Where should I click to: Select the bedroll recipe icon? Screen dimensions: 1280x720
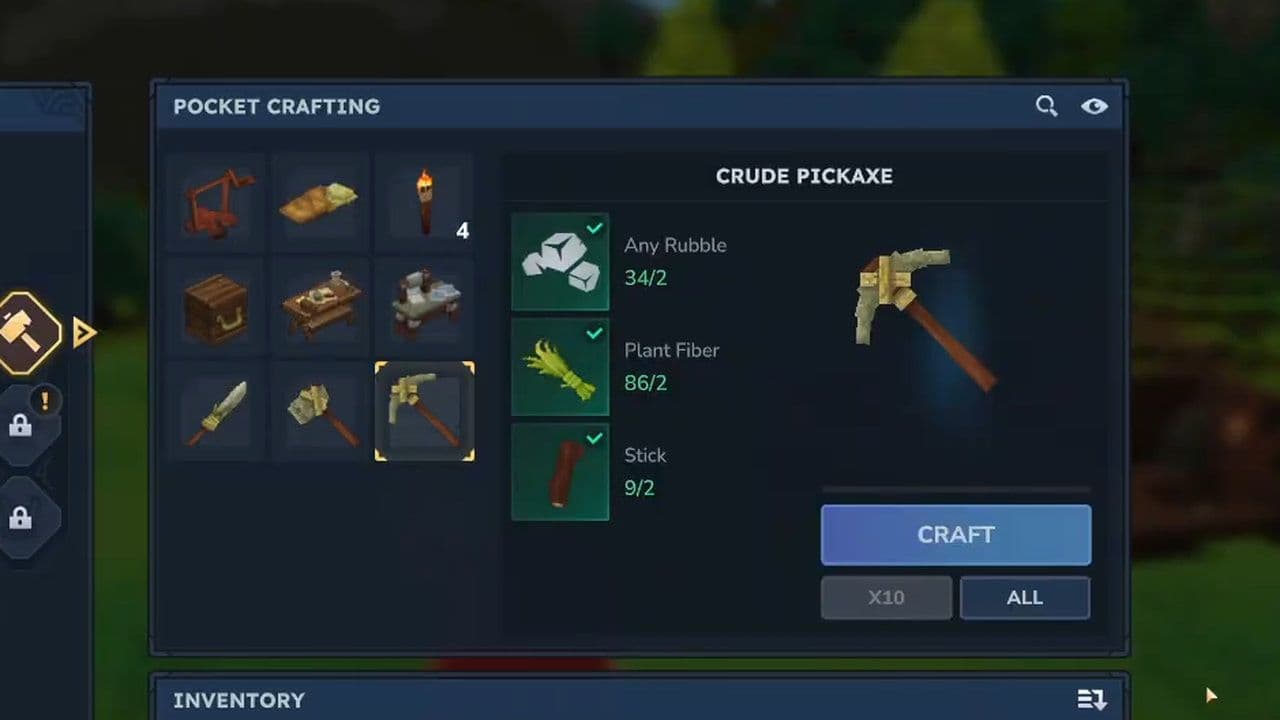coord(320,200)
